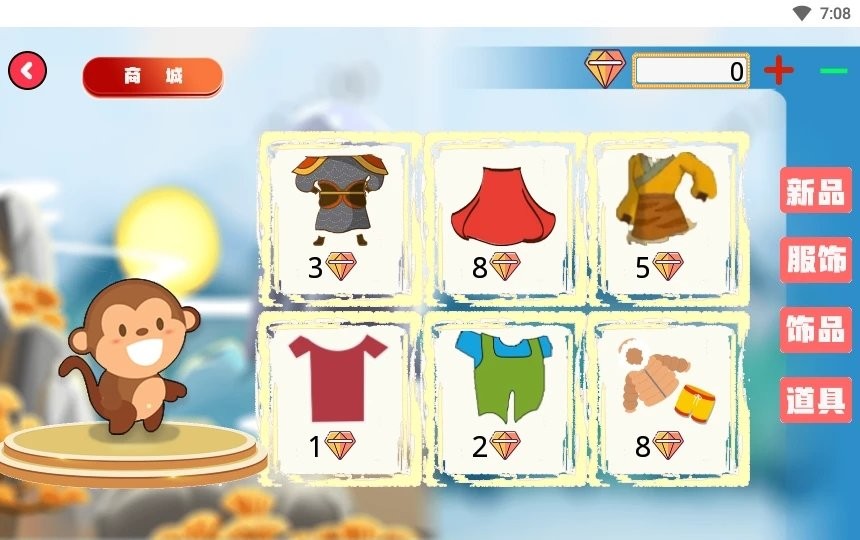Reduce gems with the green minus button
860x540 pixels.
tap(833, 71)
